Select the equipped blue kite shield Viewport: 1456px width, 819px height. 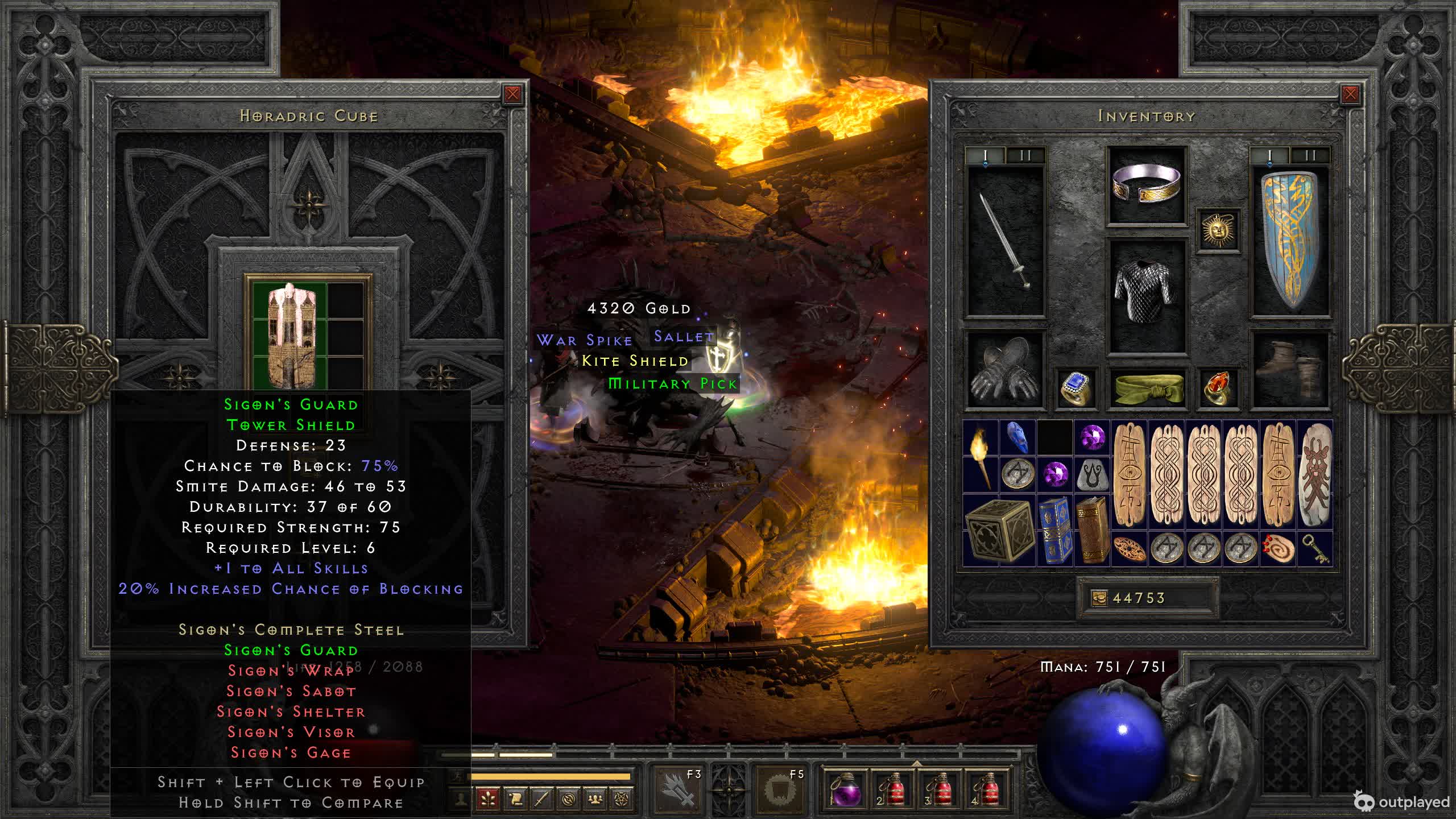click(x=1290, y=241)
